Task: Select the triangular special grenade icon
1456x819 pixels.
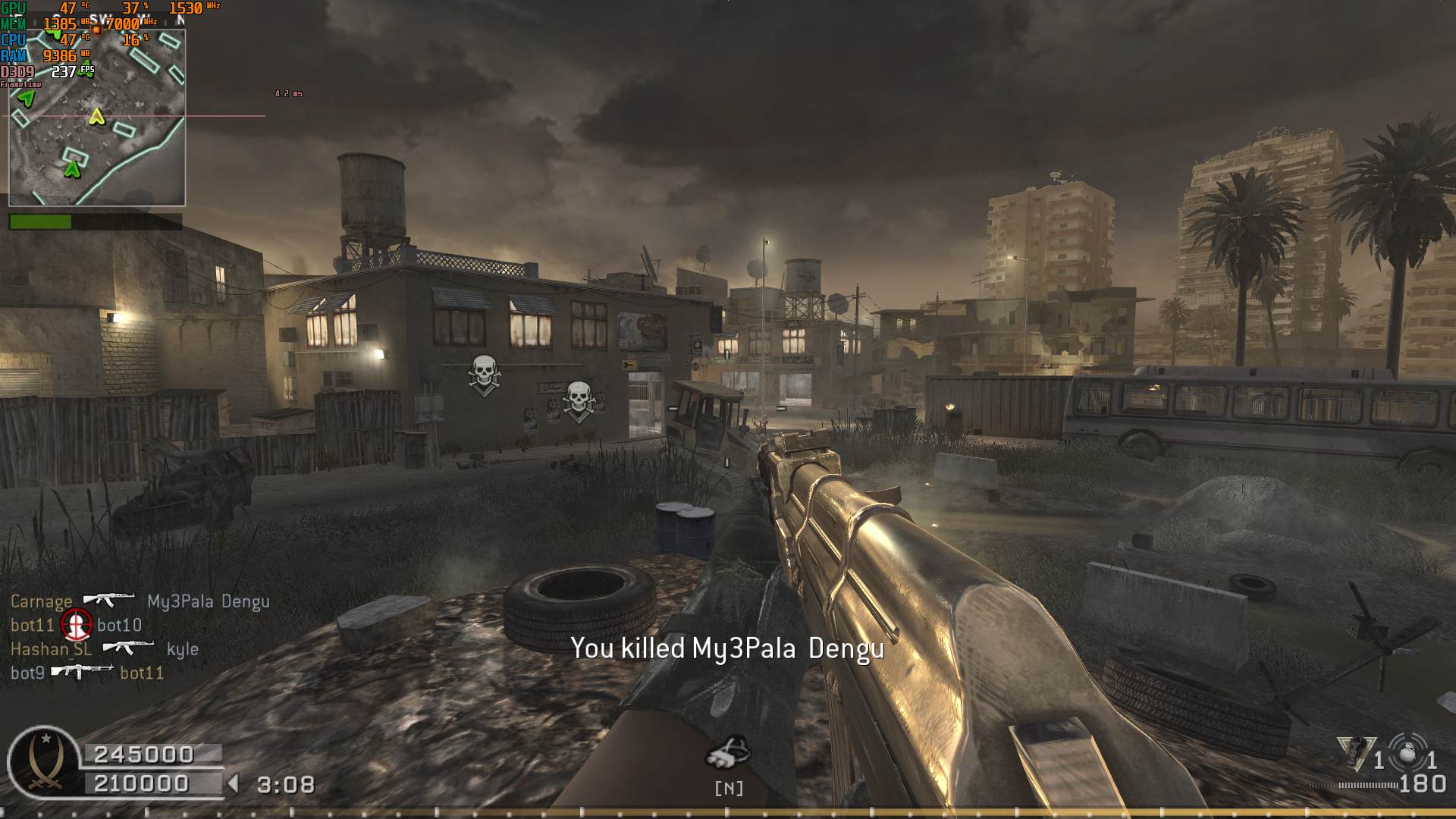Action: click(1357, 752)
